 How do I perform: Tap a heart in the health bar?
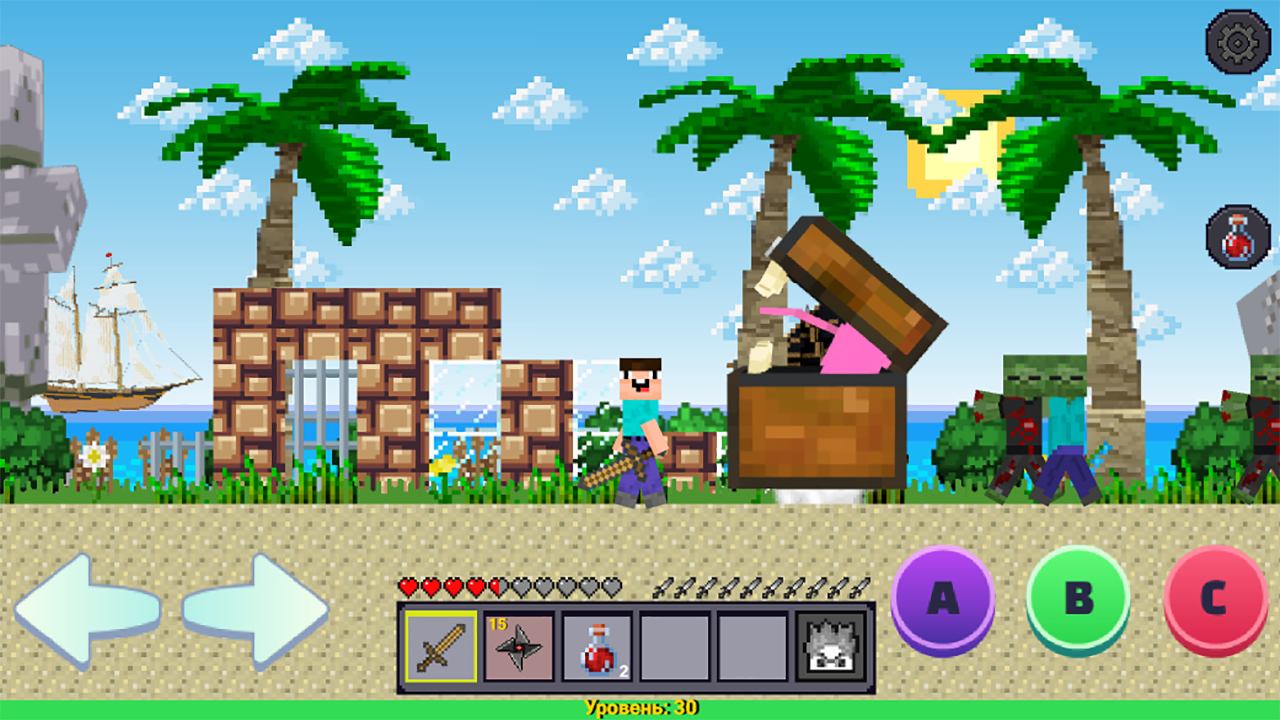430,586
